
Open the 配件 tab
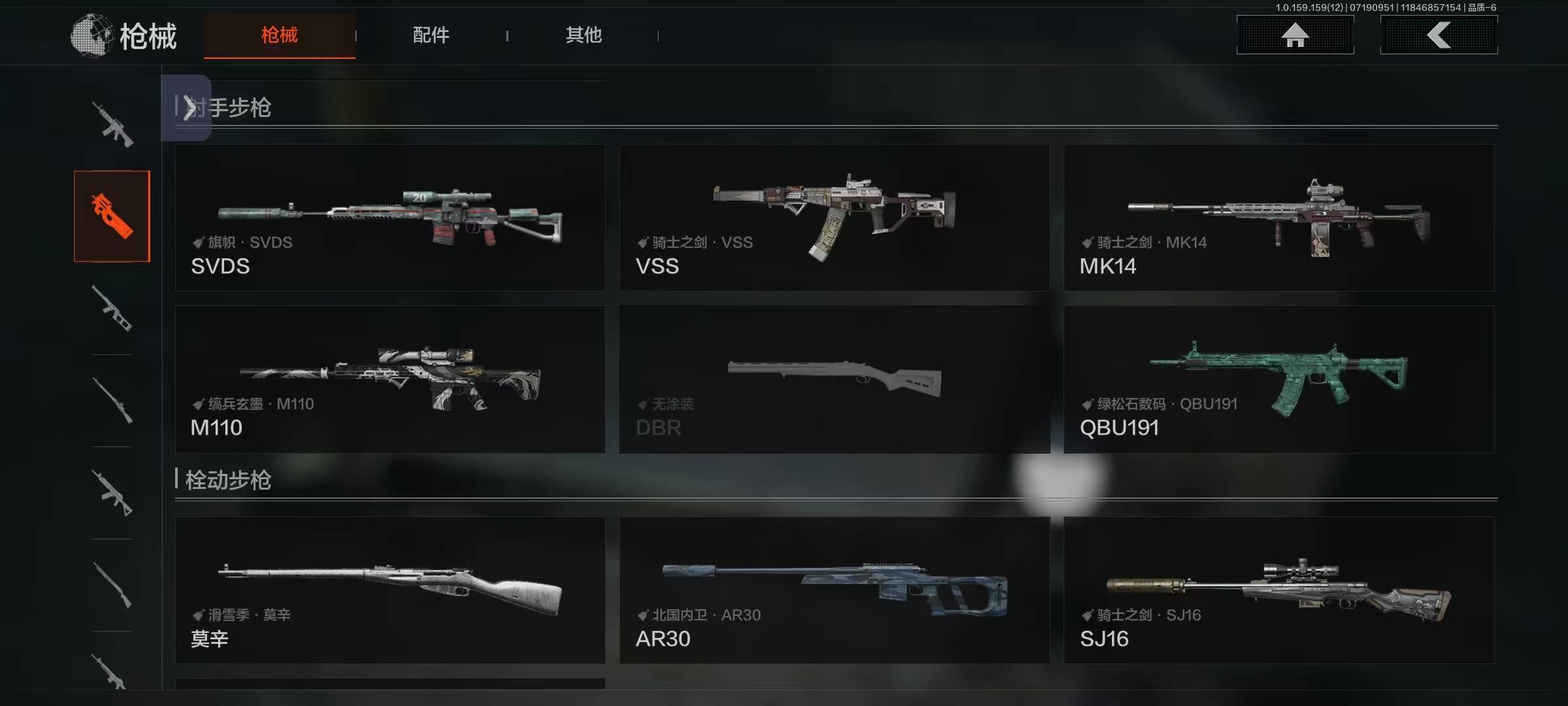tap(431, 35)
